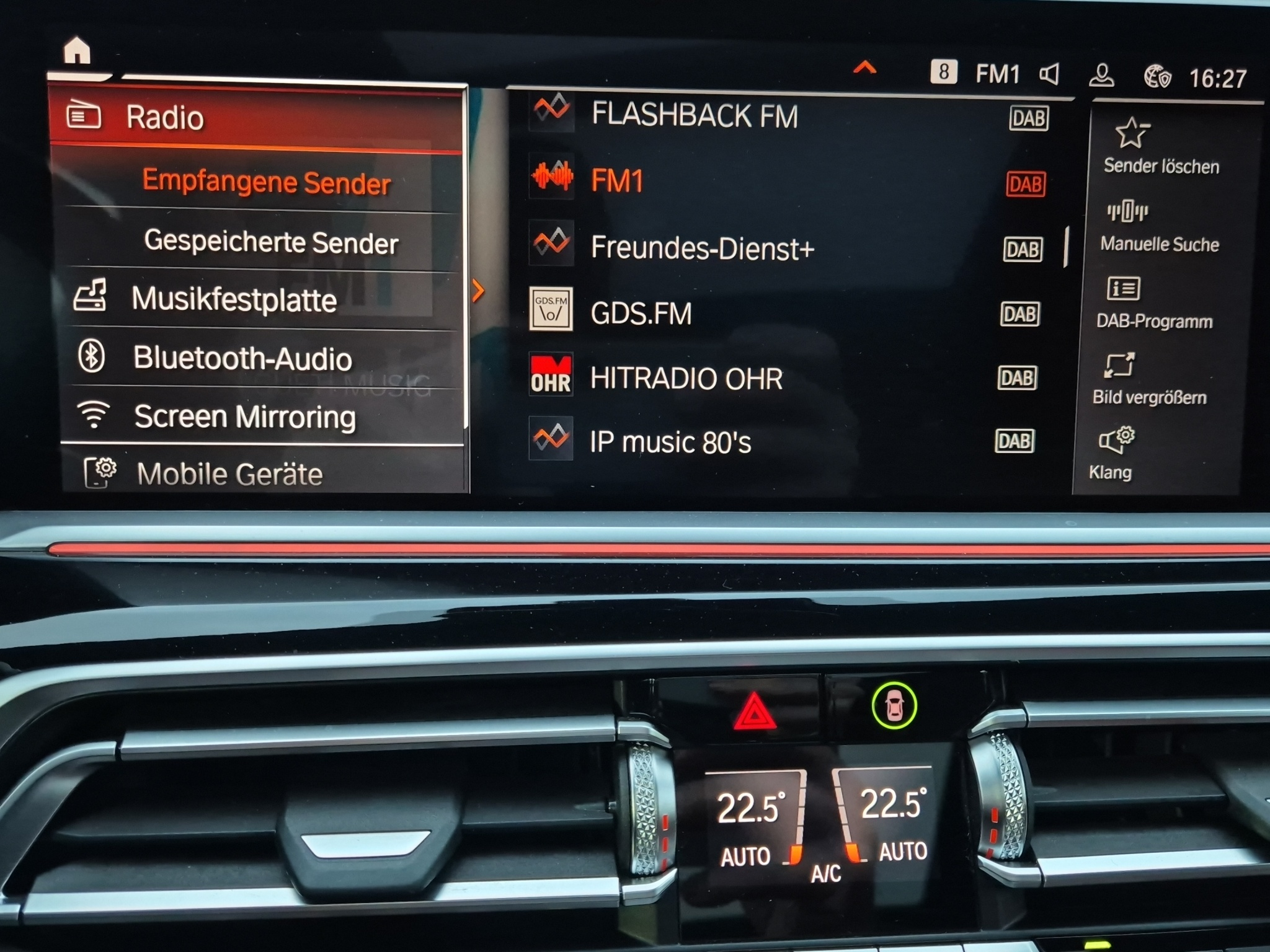Viewport: 1270px width, 952px height.
Task: Select IP music 80's station
Action: [670, 443]
